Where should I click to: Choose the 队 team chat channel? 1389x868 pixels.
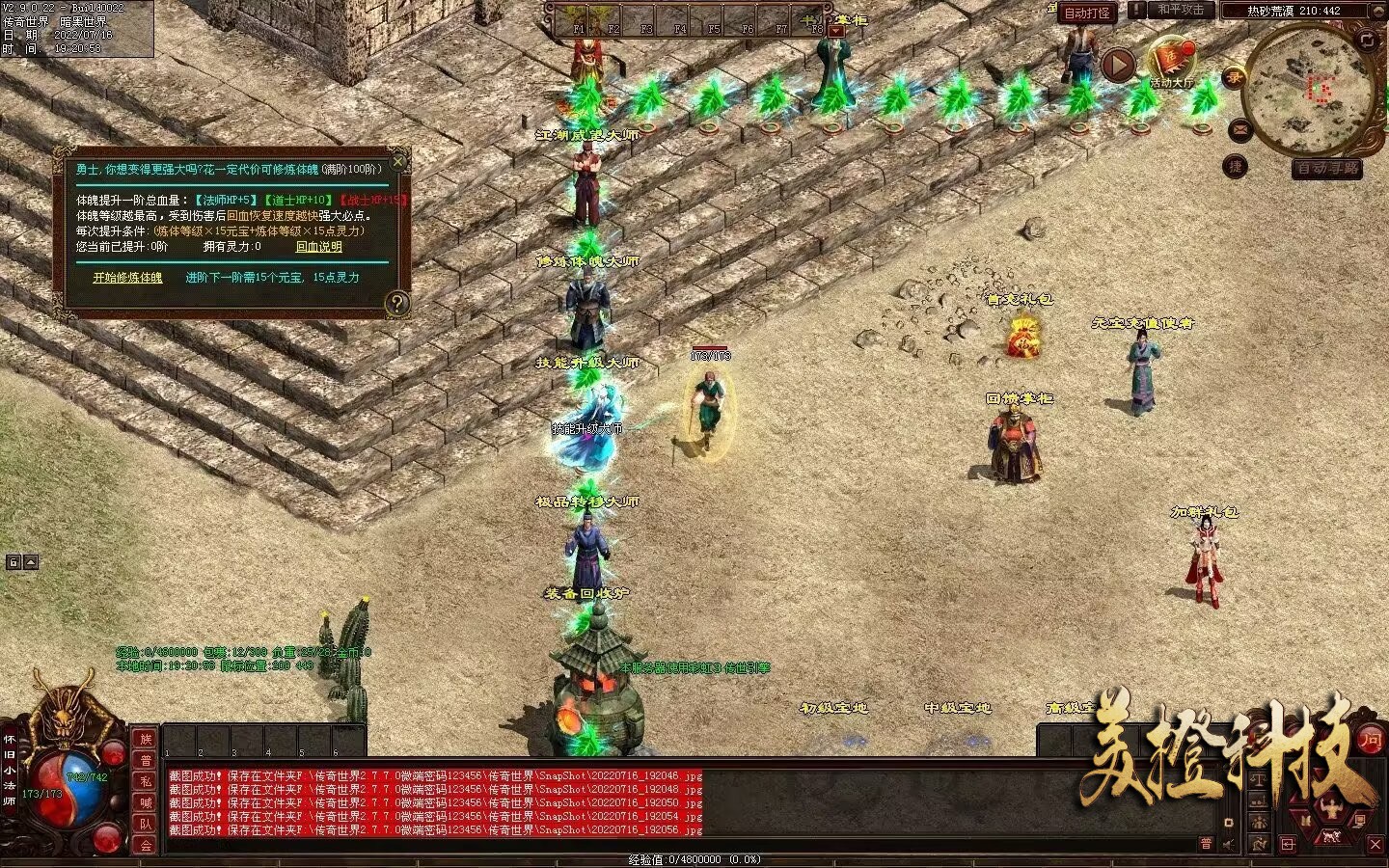[x=146, y=824]
